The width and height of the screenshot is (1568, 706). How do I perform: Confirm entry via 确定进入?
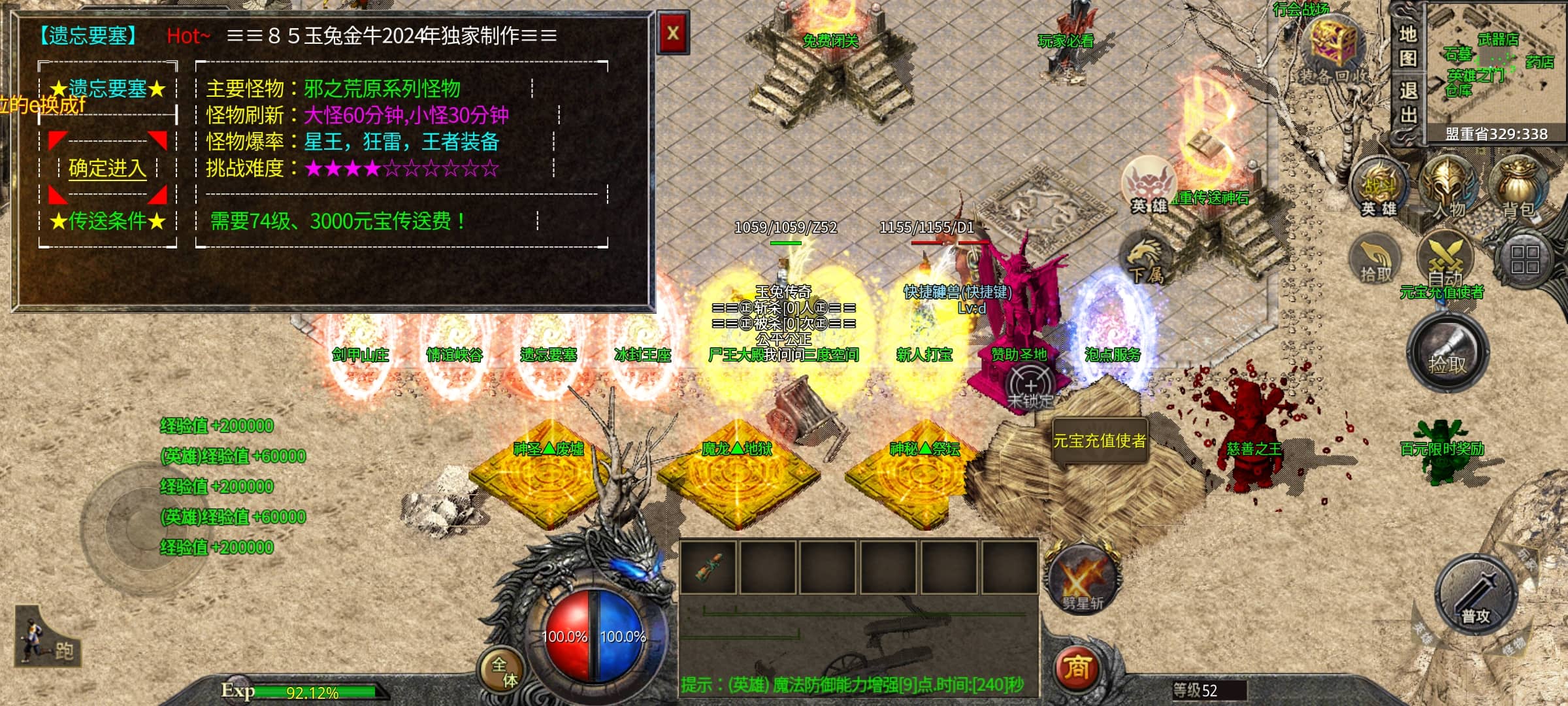coord(107,168)
